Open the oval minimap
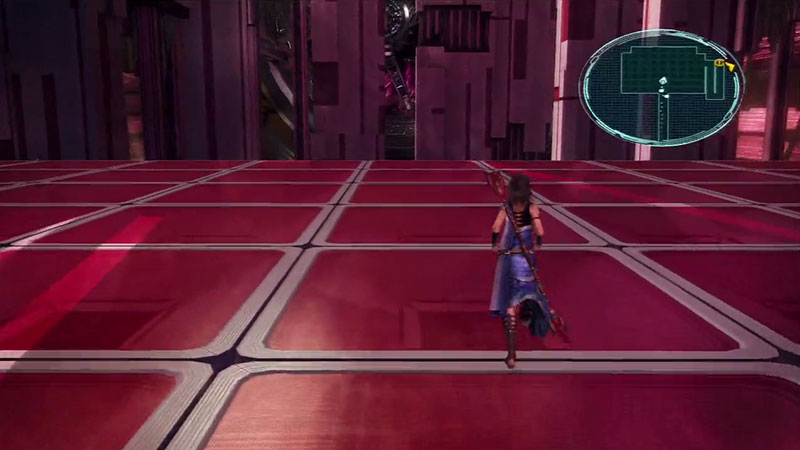The image size is (800, 450). 660,87
